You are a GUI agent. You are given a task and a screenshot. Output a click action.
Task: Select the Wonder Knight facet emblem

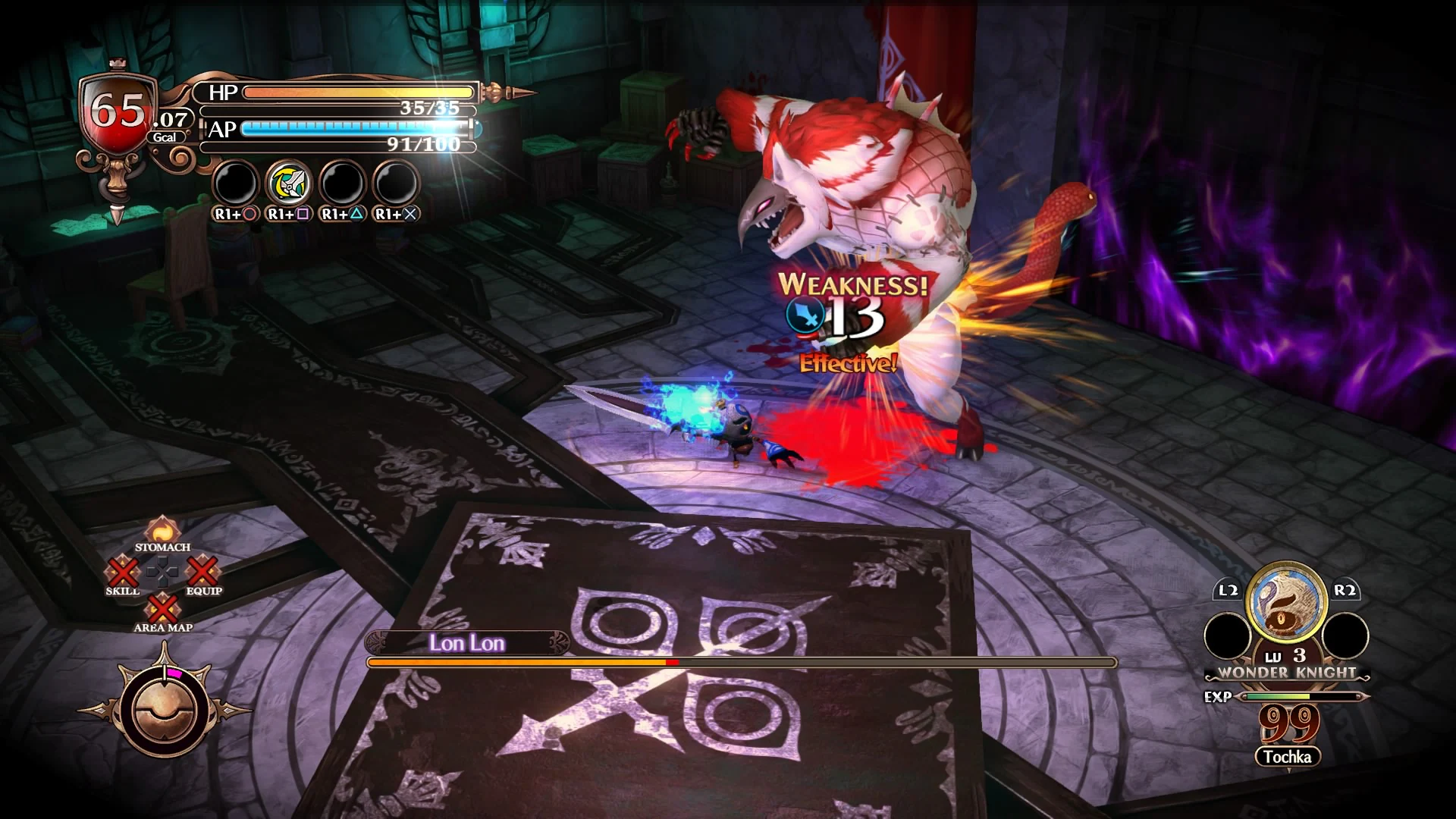click(x=1285, y=605)
